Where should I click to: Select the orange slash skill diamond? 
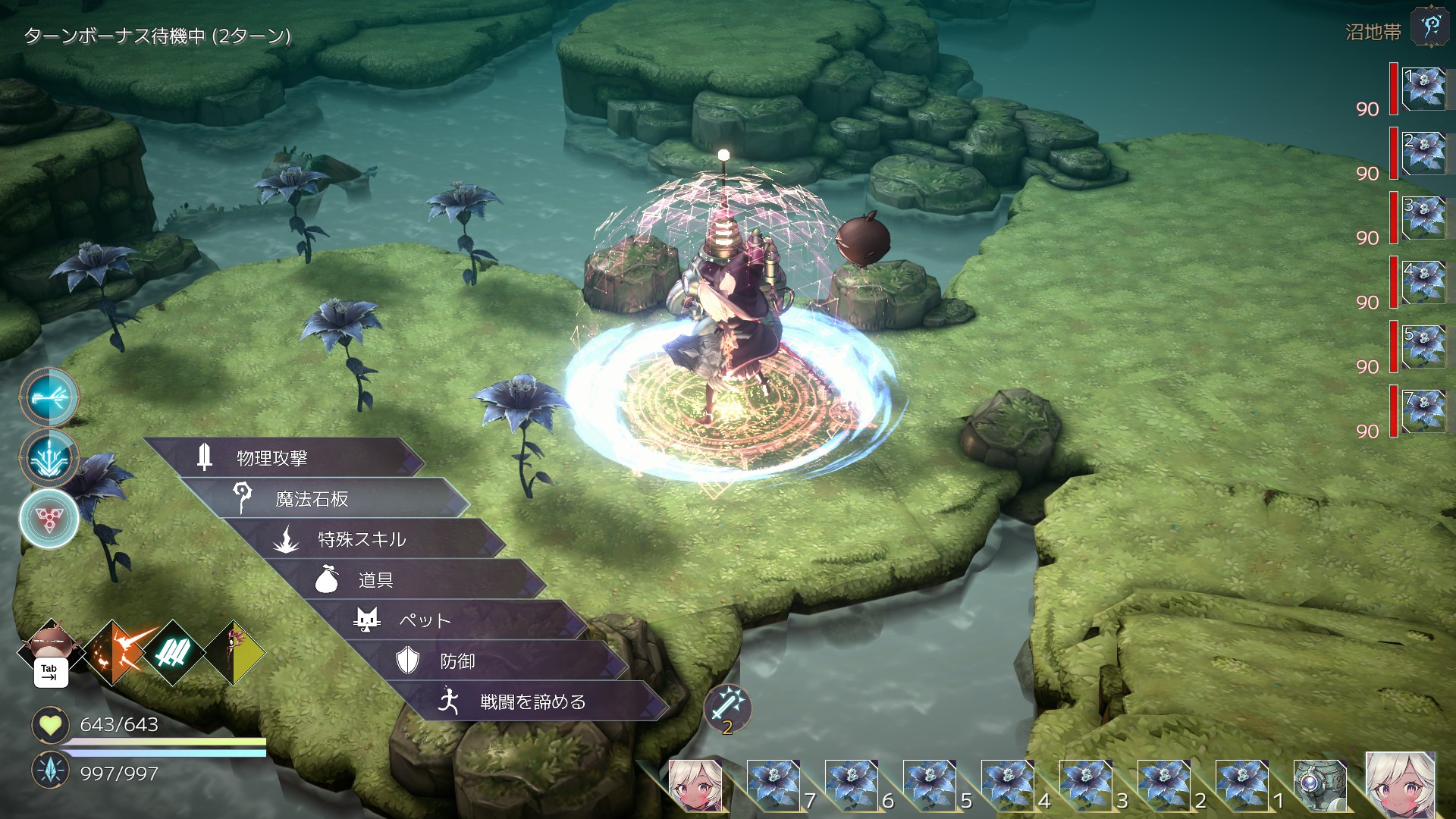tap(115, 651)
